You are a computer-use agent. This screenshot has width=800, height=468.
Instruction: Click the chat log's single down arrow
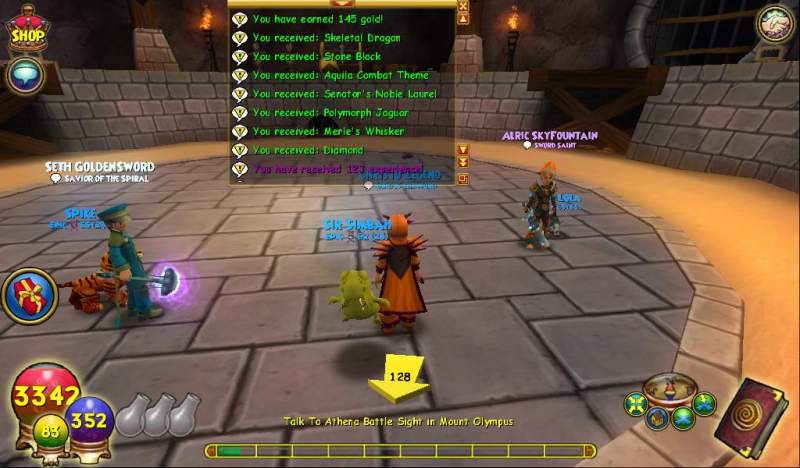click(x=463, y=150)
